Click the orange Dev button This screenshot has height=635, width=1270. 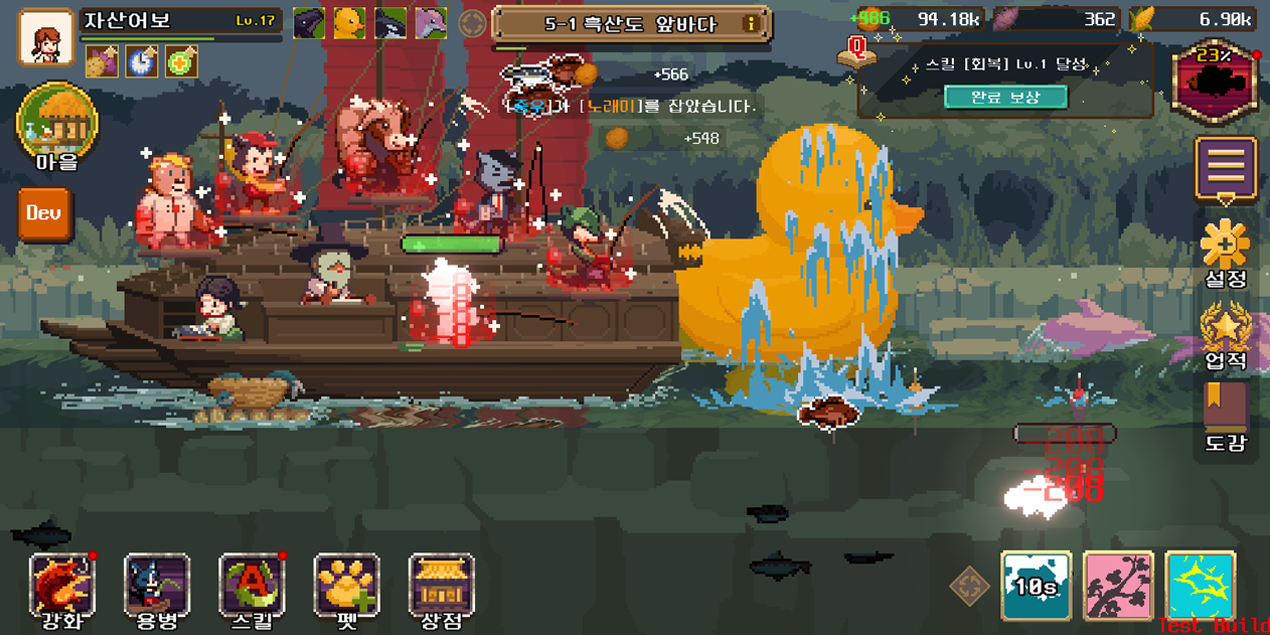(x=45, y=213)
